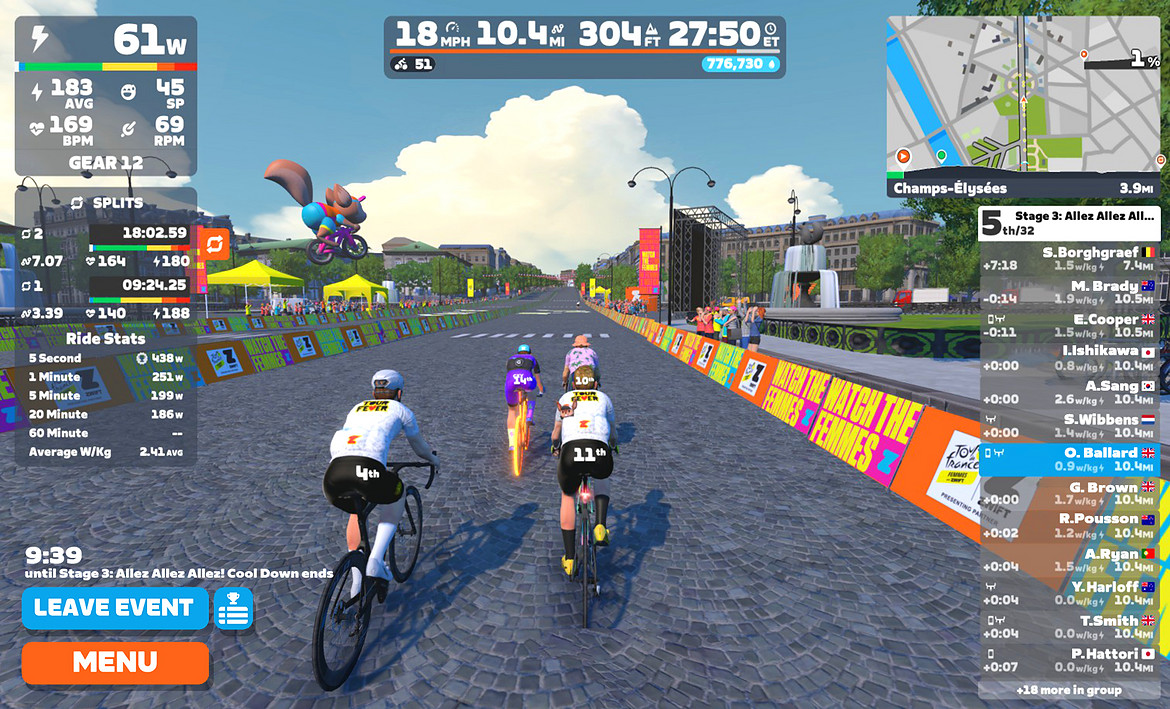The height and width of the screenshot is (709, 1170).
Task: Expand the +18 more in group row
Action: [1069, 690]
